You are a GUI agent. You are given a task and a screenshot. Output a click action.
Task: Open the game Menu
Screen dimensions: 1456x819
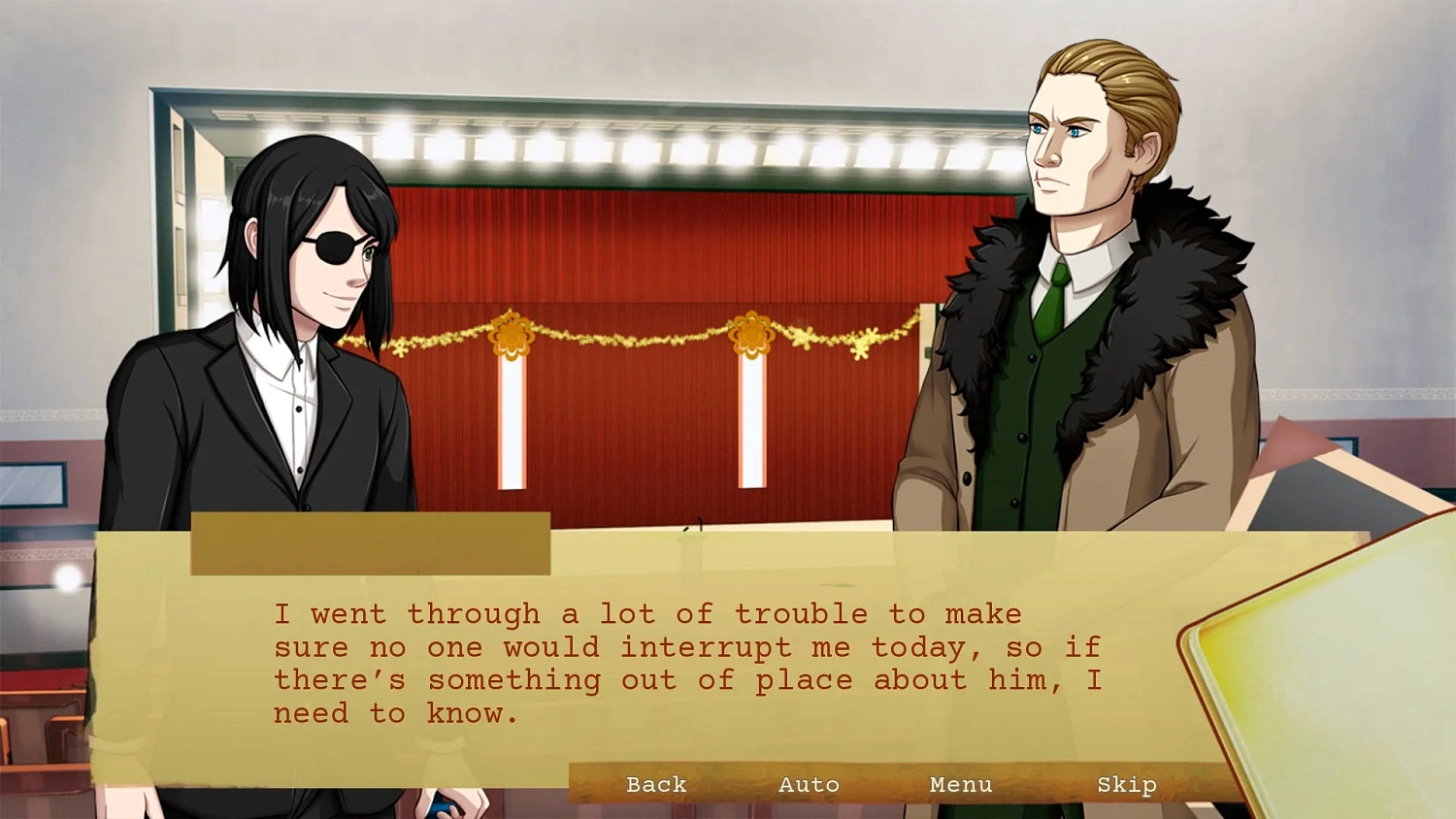click(960, 784)
